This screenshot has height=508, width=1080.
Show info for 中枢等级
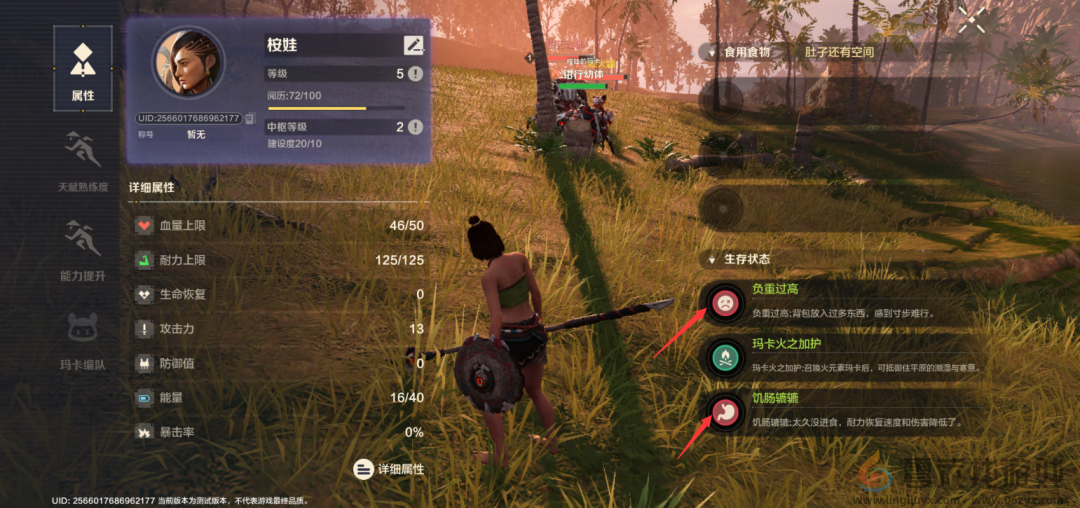point(415,127)
